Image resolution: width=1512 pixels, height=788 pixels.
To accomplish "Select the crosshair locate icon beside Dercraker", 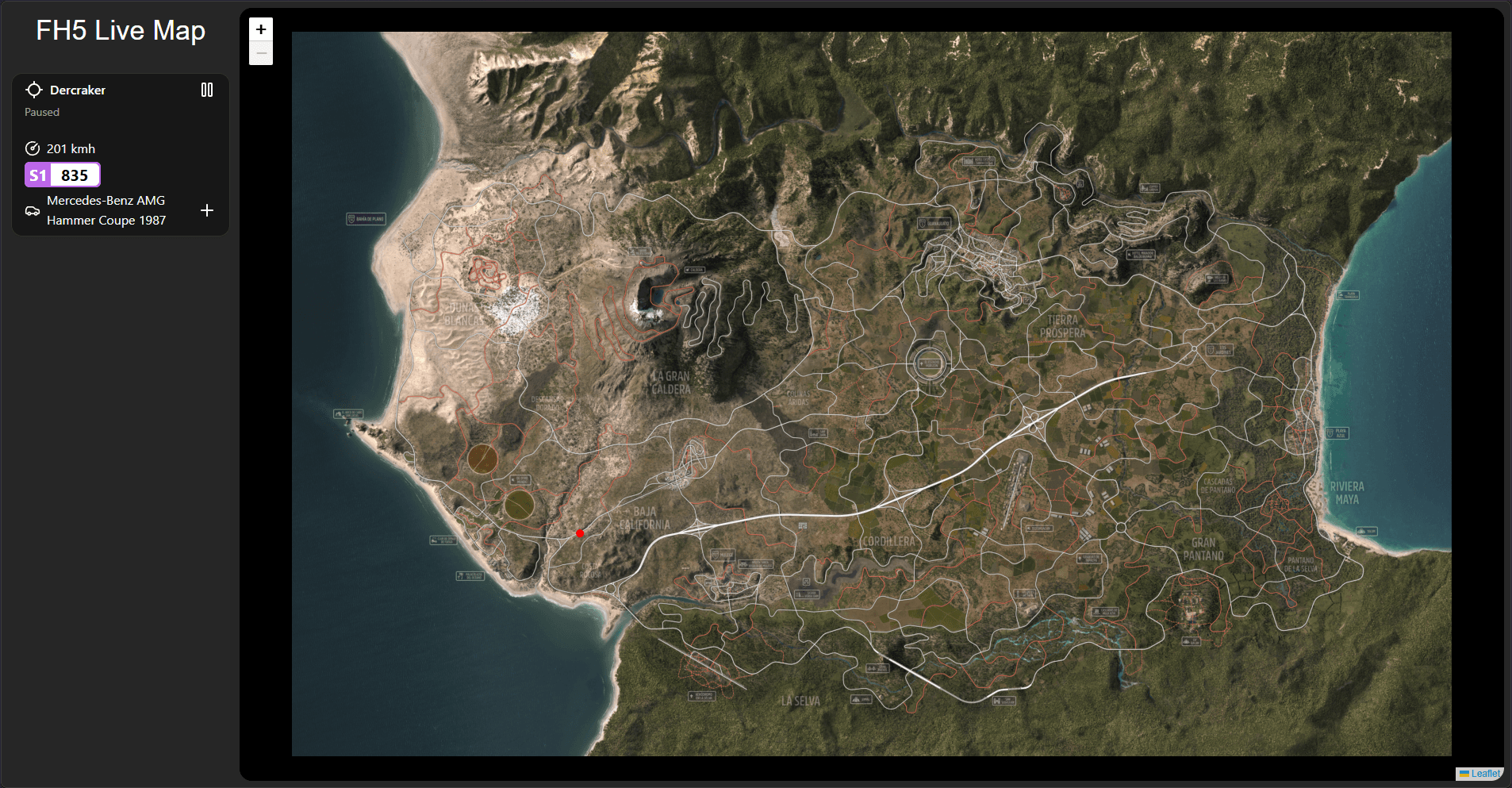I will pyautogui.click(x=35, y=89).
